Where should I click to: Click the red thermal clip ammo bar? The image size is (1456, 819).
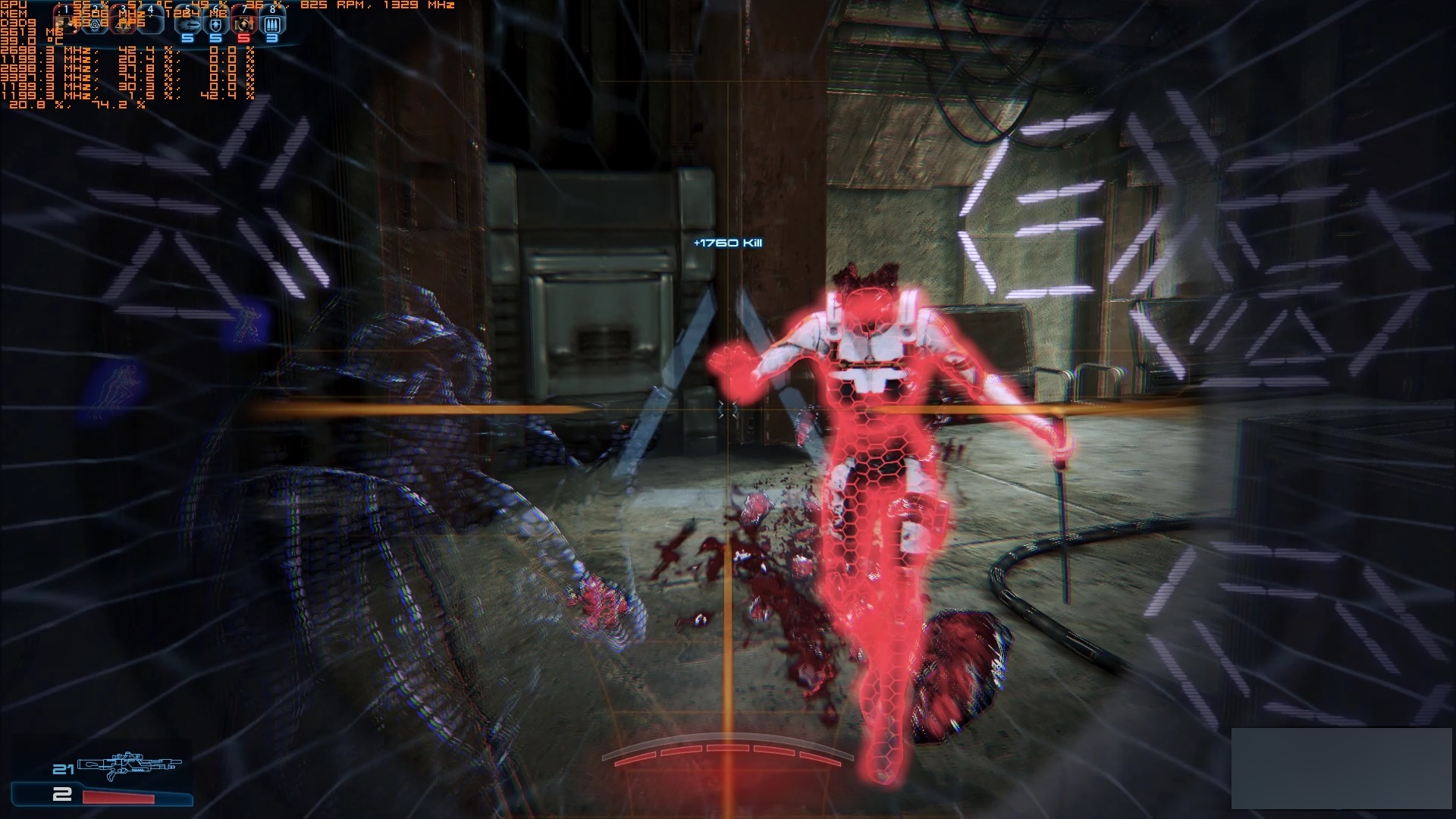click(119, 797)
